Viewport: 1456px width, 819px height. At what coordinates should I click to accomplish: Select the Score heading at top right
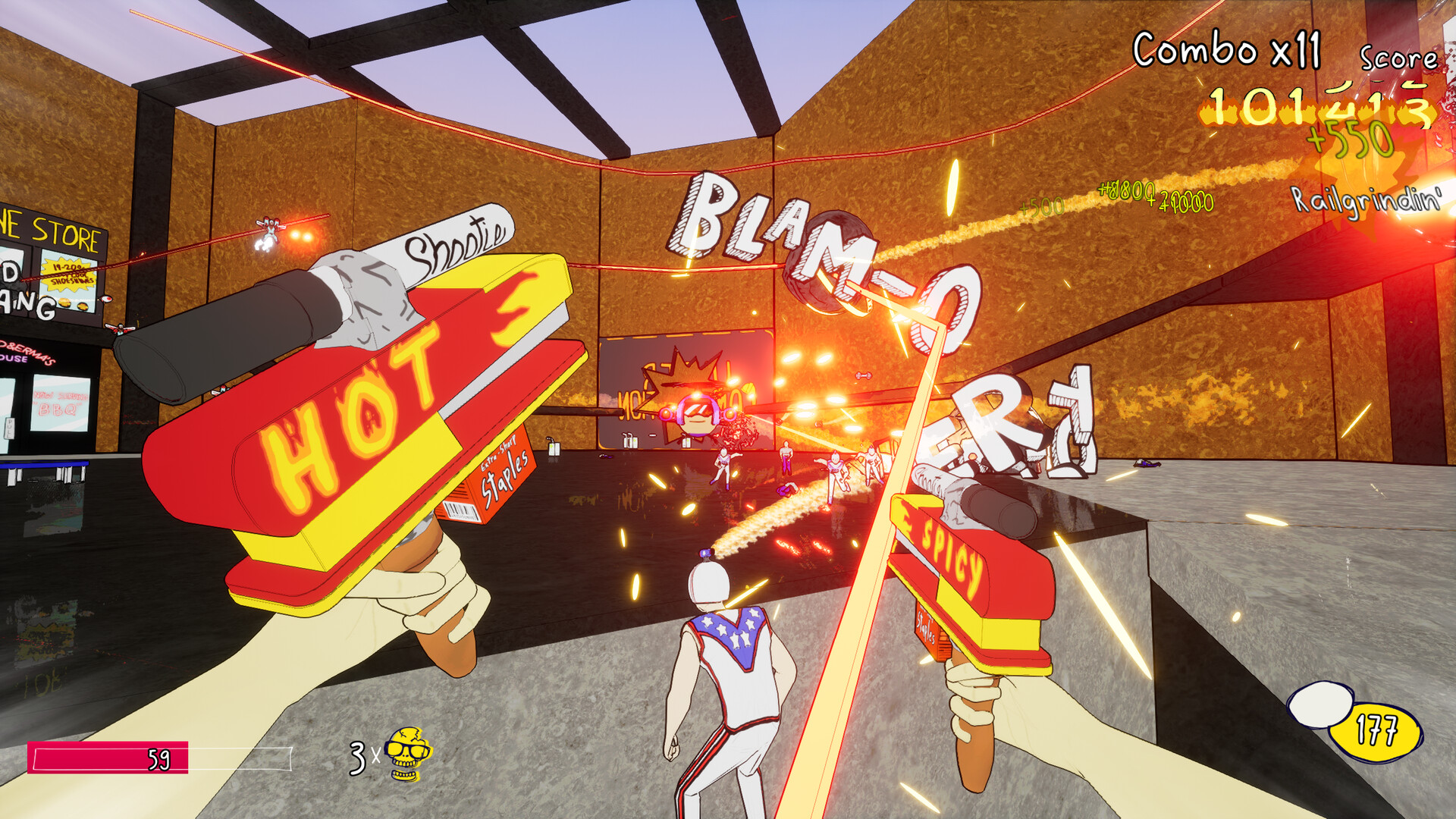click(x=1401, y=57)
